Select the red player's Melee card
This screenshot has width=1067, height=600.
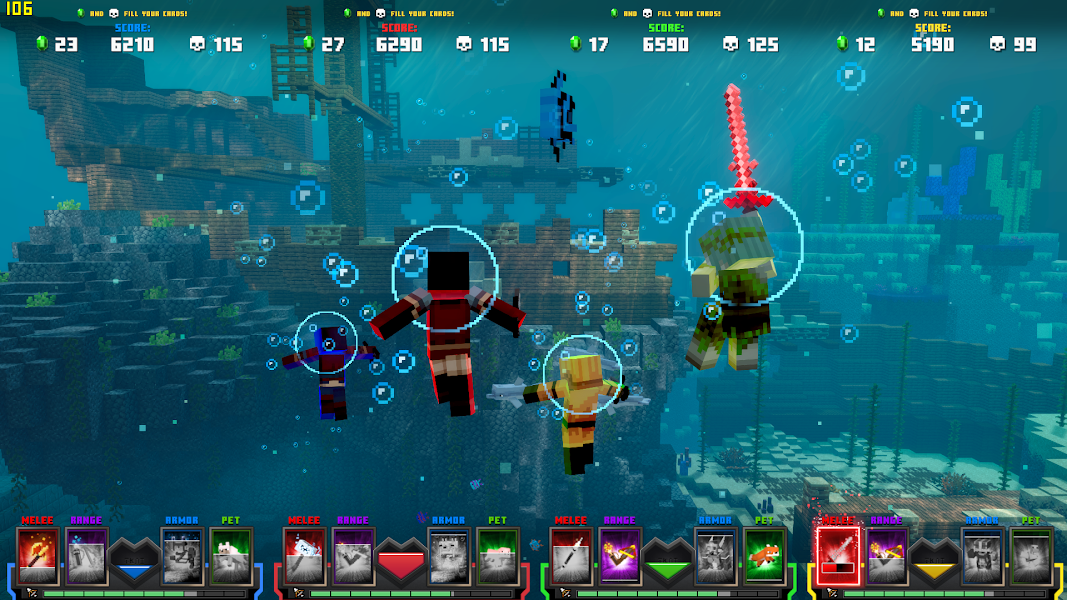coord(304,556)
